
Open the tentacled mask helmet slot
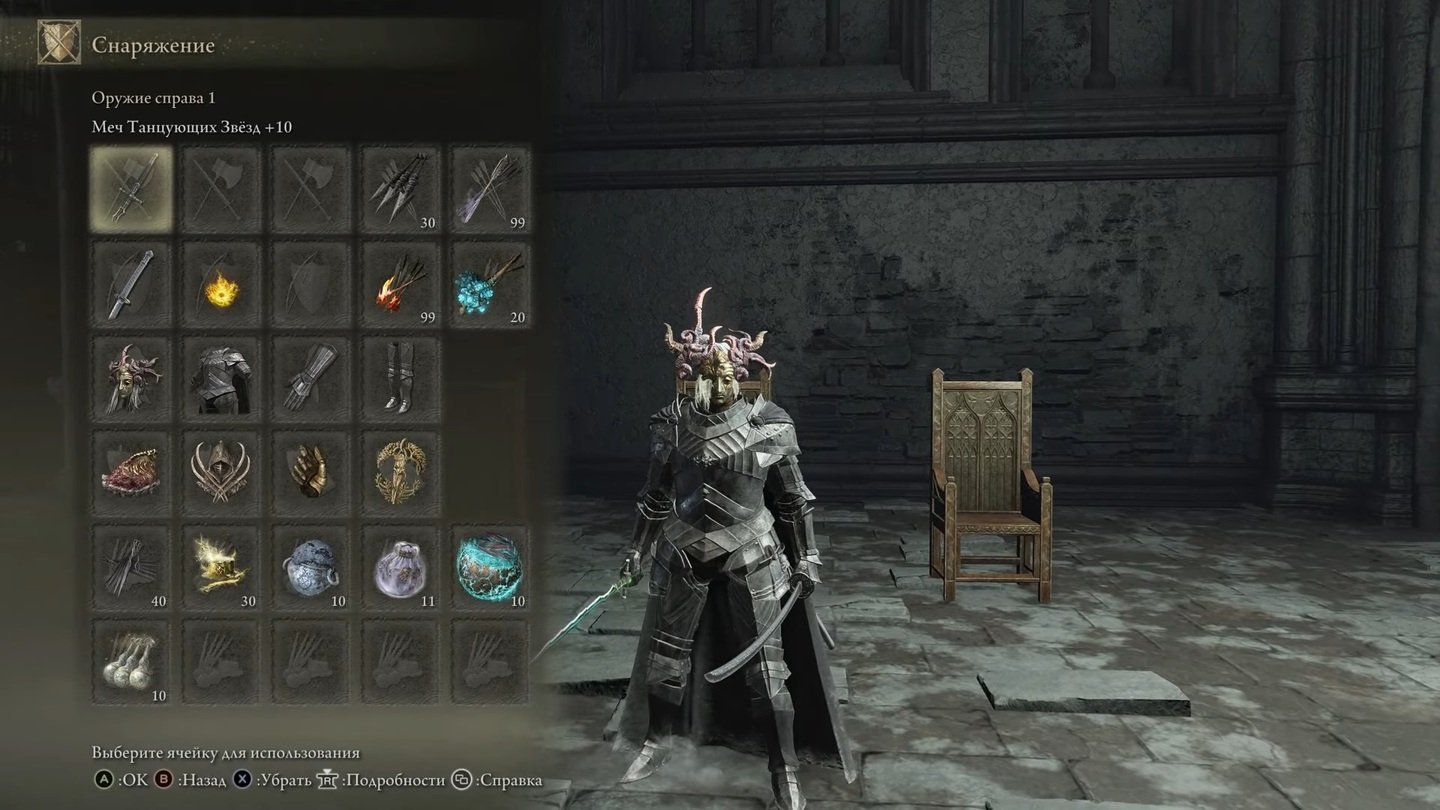[131, 378]
